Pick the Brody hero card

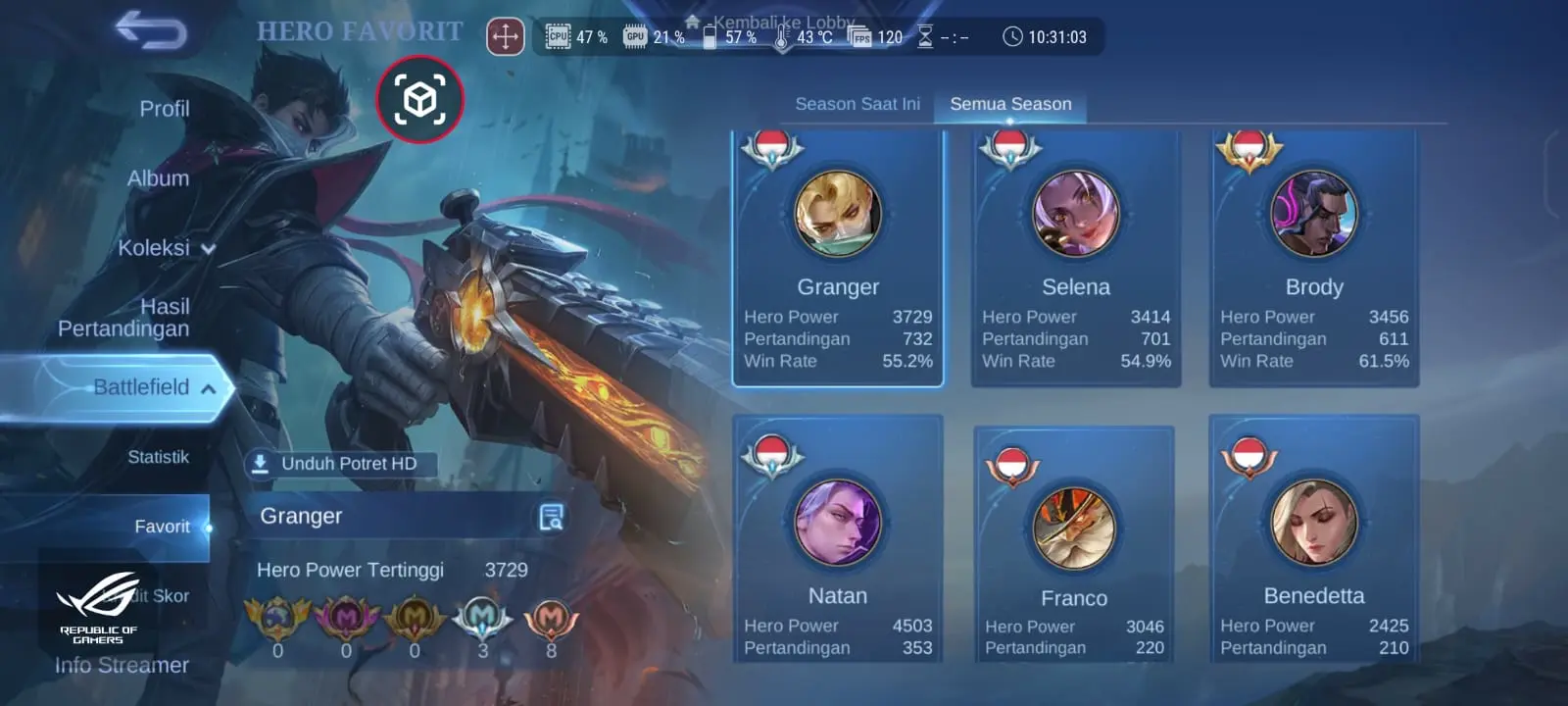pos(1314,258)
